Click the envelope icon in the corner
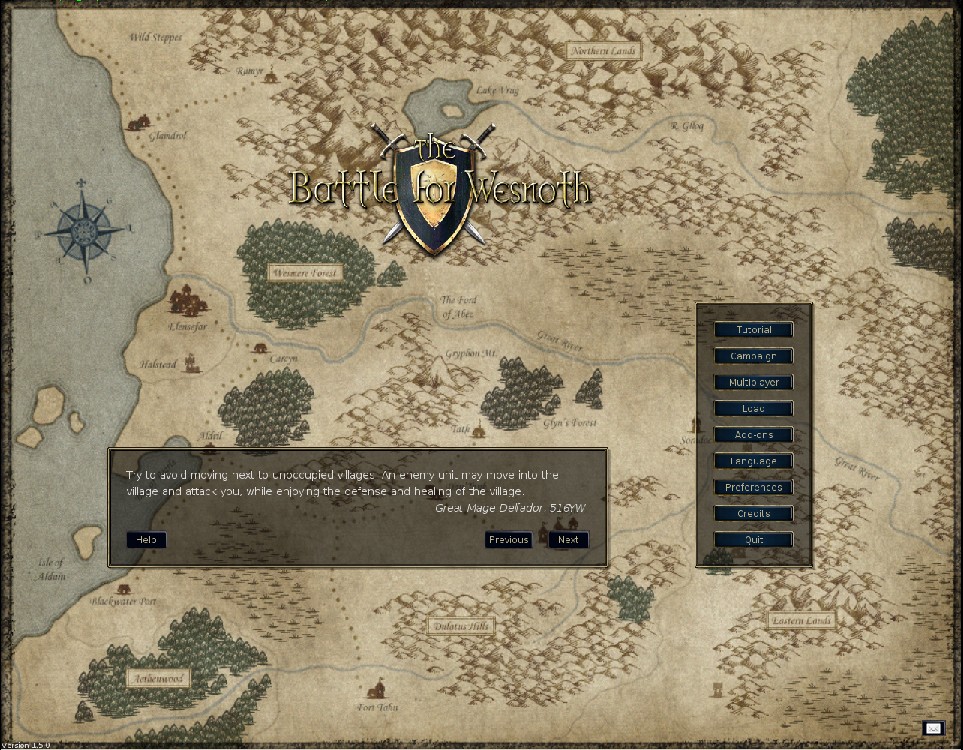Viewport: 963px width, 750px height. (x=933, y=729)
